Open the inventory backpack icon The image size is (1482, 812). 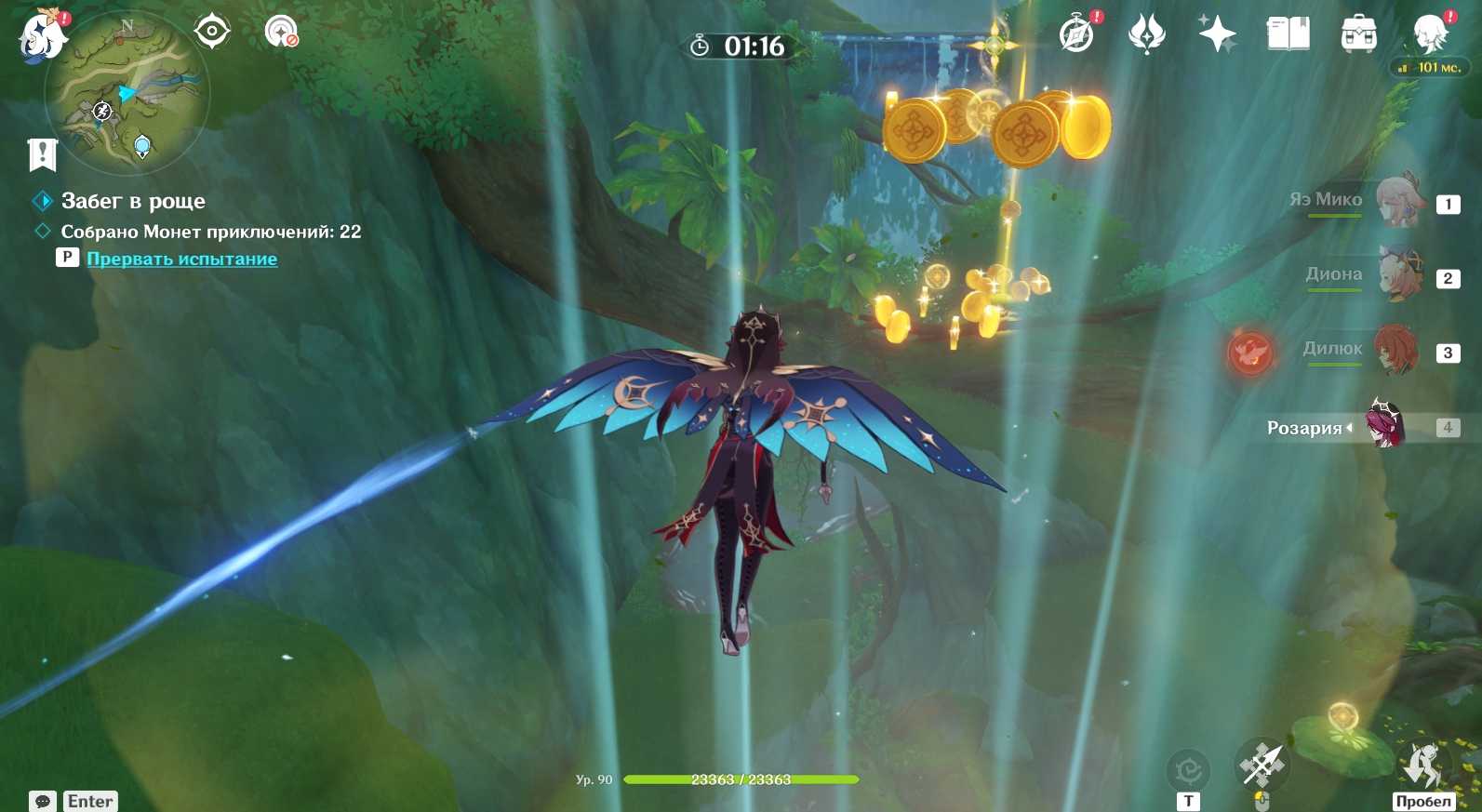(1358, 34)
